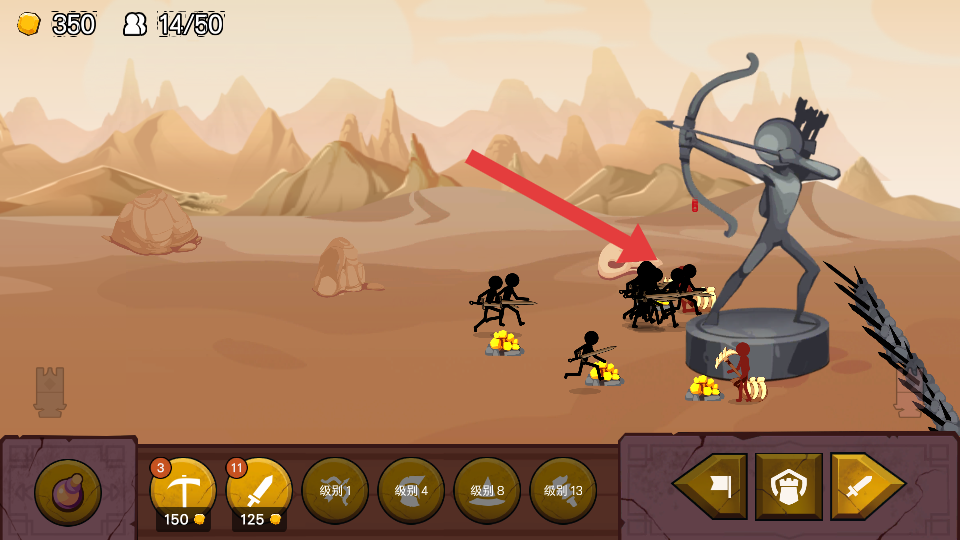This screenshot has width=960, height=540.
Task: Select the locked level 4 unit slot
Action: point(411,490)
